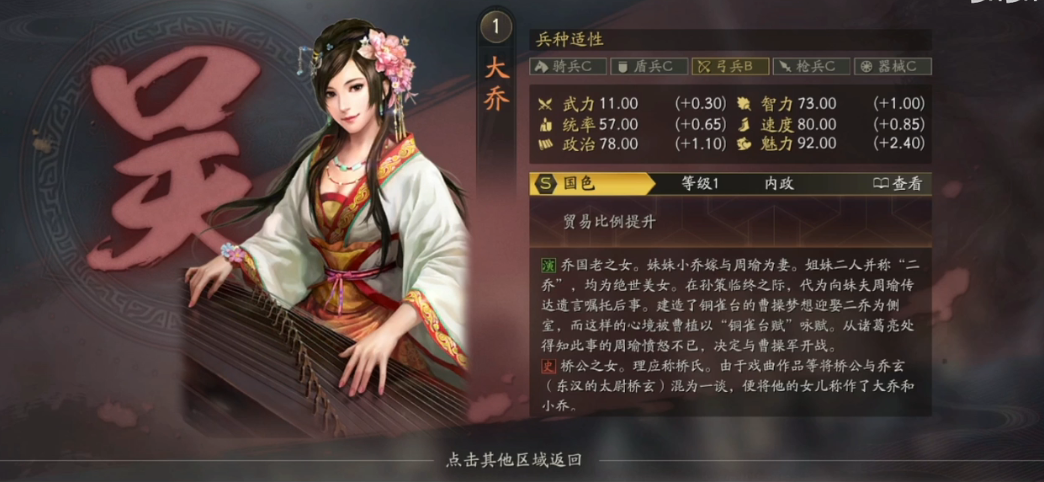This screenshot has width=1044, height=482.
Task: Tap 点击其他区域返回 to go back
Action: point(514,461)
